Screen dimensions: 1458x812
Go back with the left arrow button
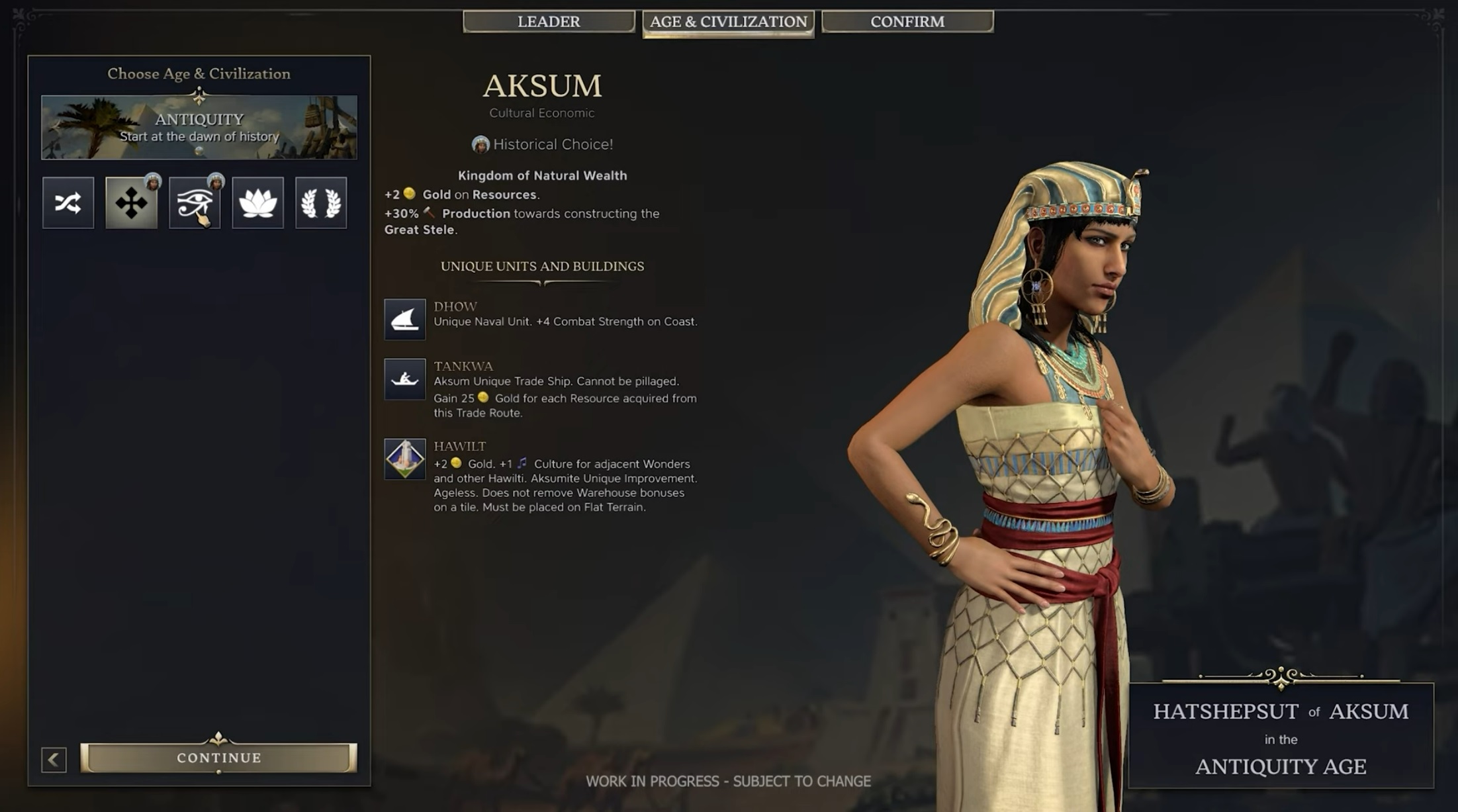[x=54, y=759]
